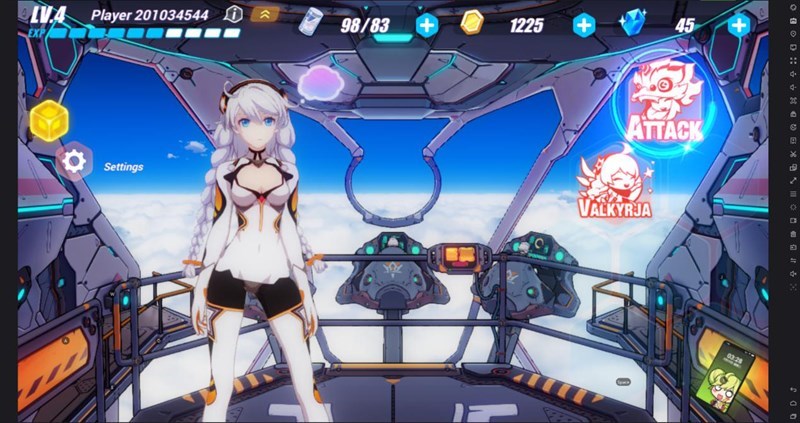800x423 pixels.
Task: Click the emulator's back arrow button
Action: pyautogui.click(x=792, y=388)
